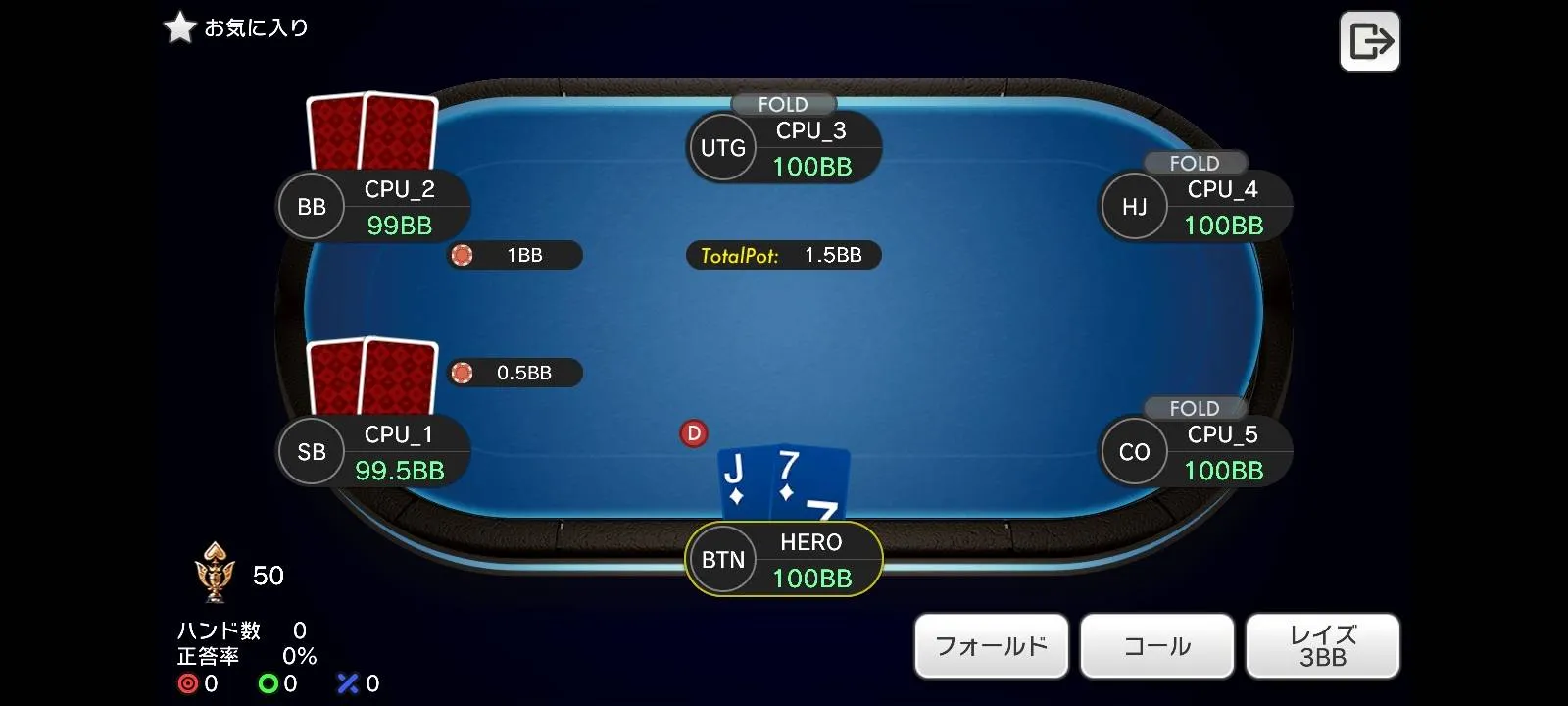This screenshot has width=1568, height=706.
Task: Select HERO's Jack of diamonds hole card
Action: [743, 480]
